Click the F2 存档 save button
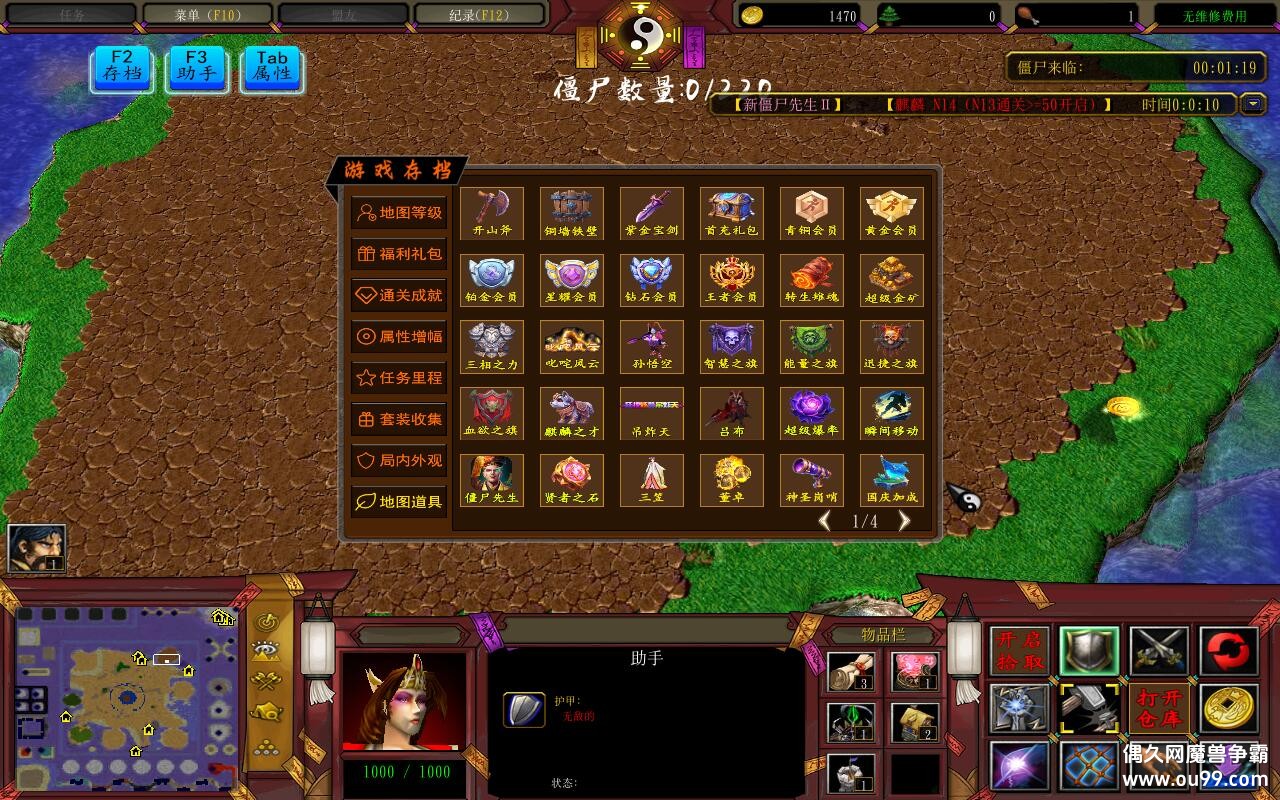 122,67
